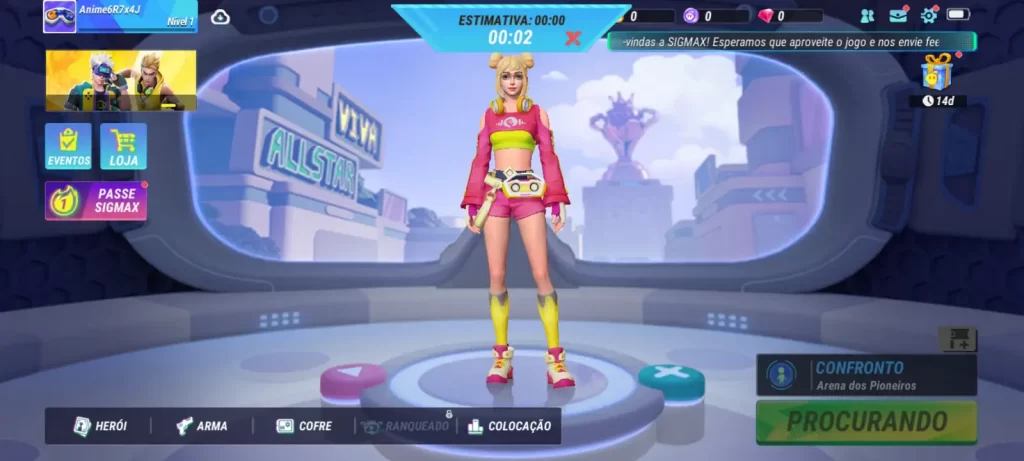This screenshot has height=461, width=1024.
Task: Open the Anime6R7x4J player profile
Action: (x=120, y=16)
